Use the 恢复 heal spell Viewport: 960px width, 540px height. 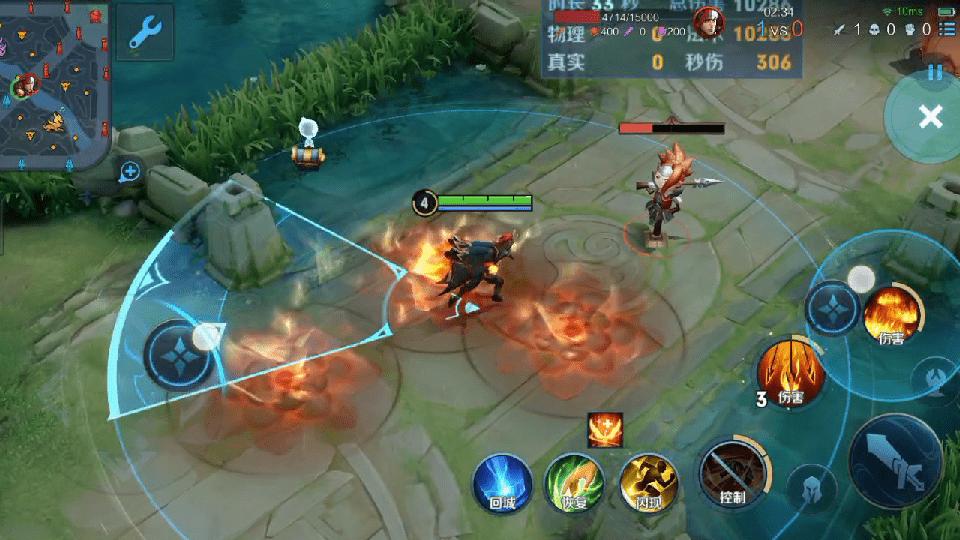(573, 483)
